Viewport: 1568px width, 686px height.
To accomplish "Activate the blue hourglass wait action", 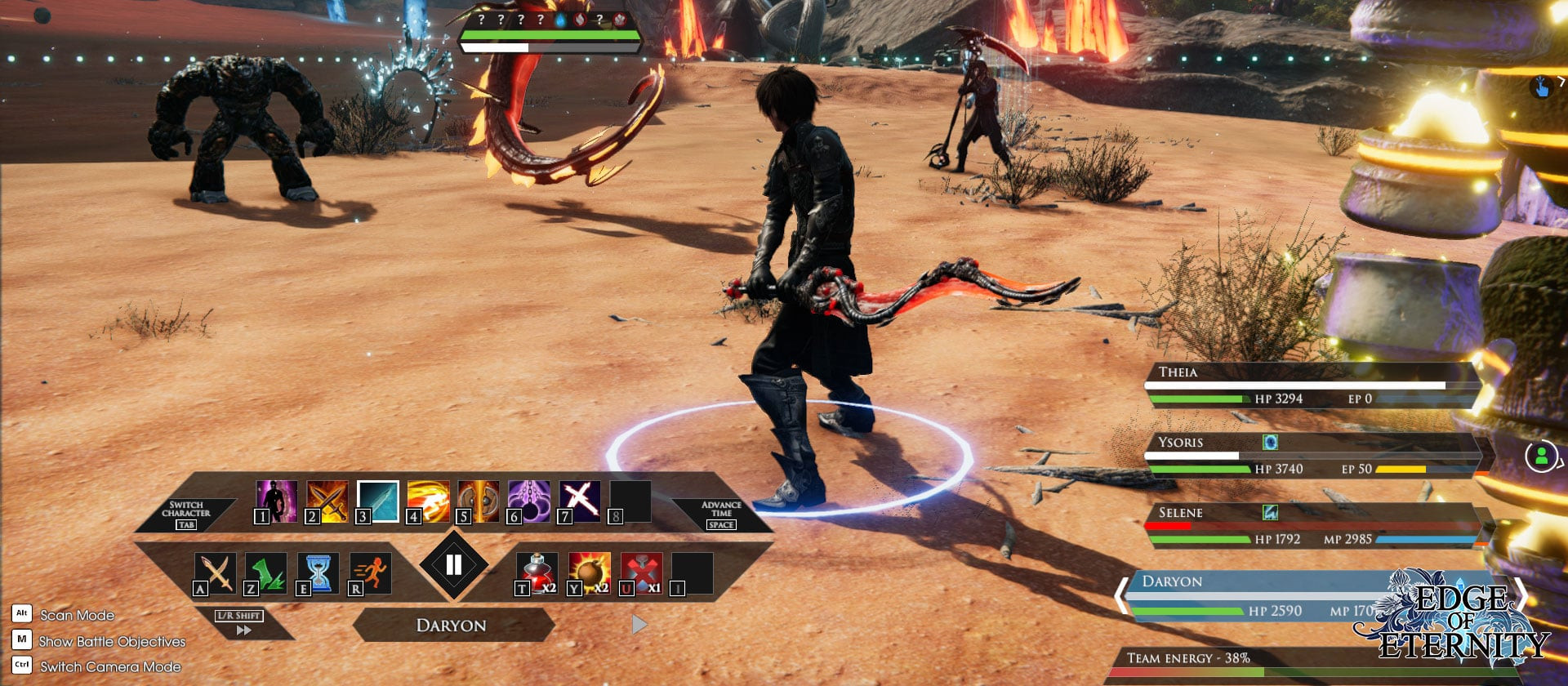I will pos(318,572).
